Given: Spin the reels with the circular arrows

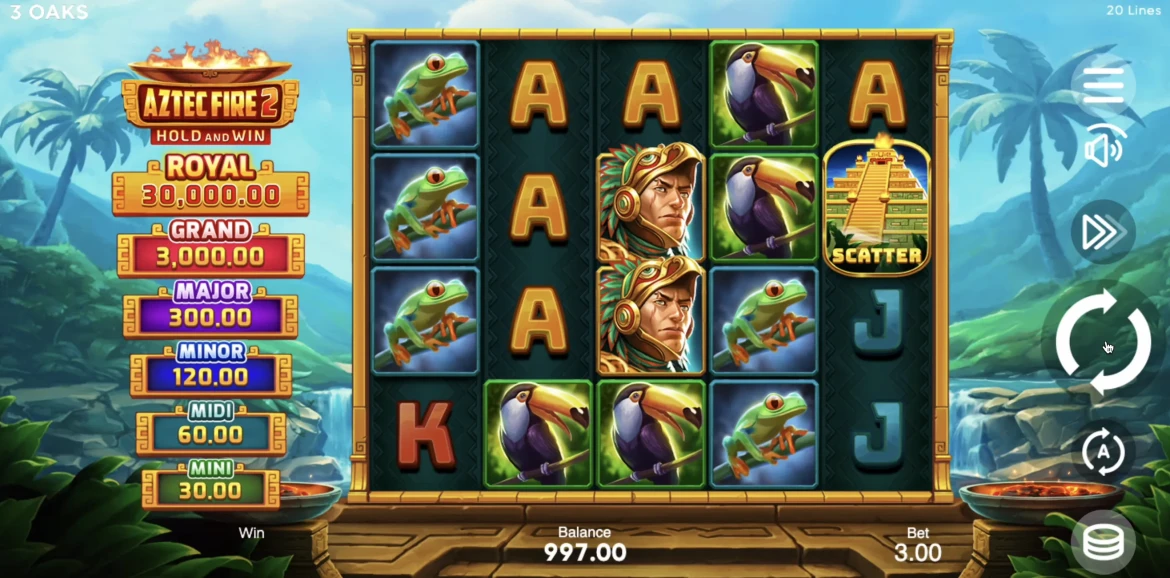Looking at the screenshot, I should (x=1103, y=342).
